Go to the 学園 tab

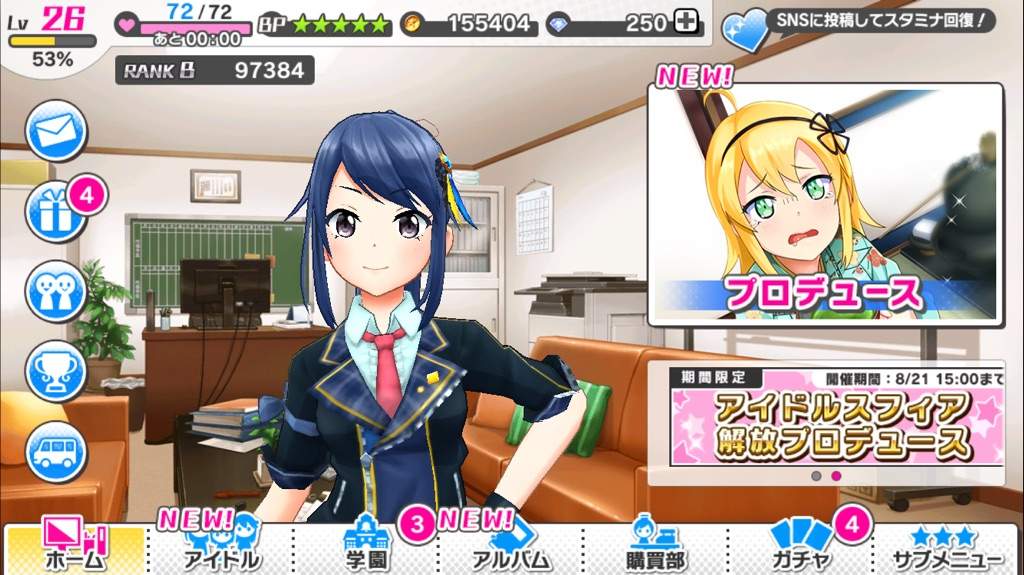coord(370,547)
